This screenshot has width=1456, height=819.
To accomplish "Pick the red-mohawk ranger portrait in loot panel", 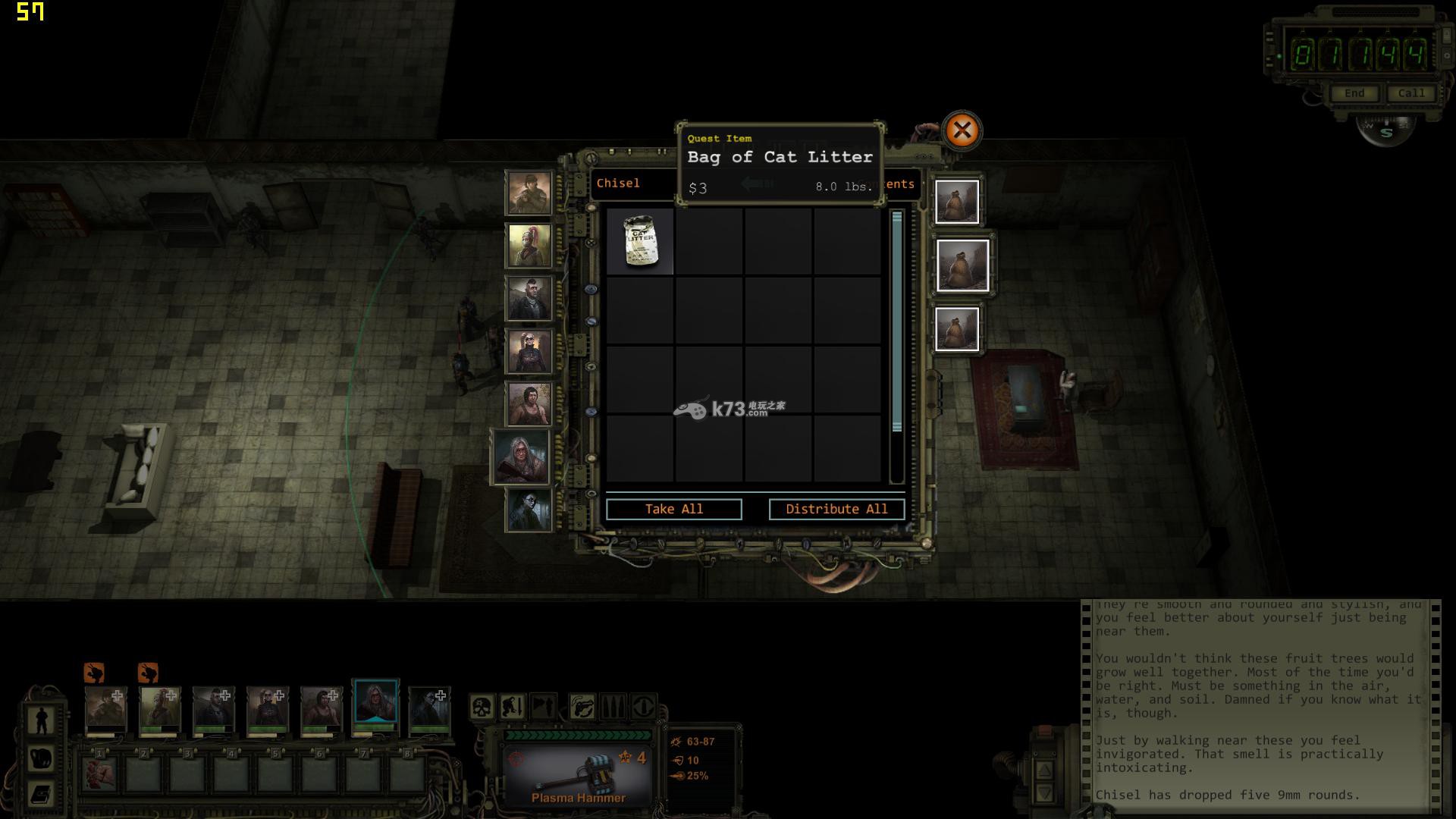I will (x=529, y=245).
